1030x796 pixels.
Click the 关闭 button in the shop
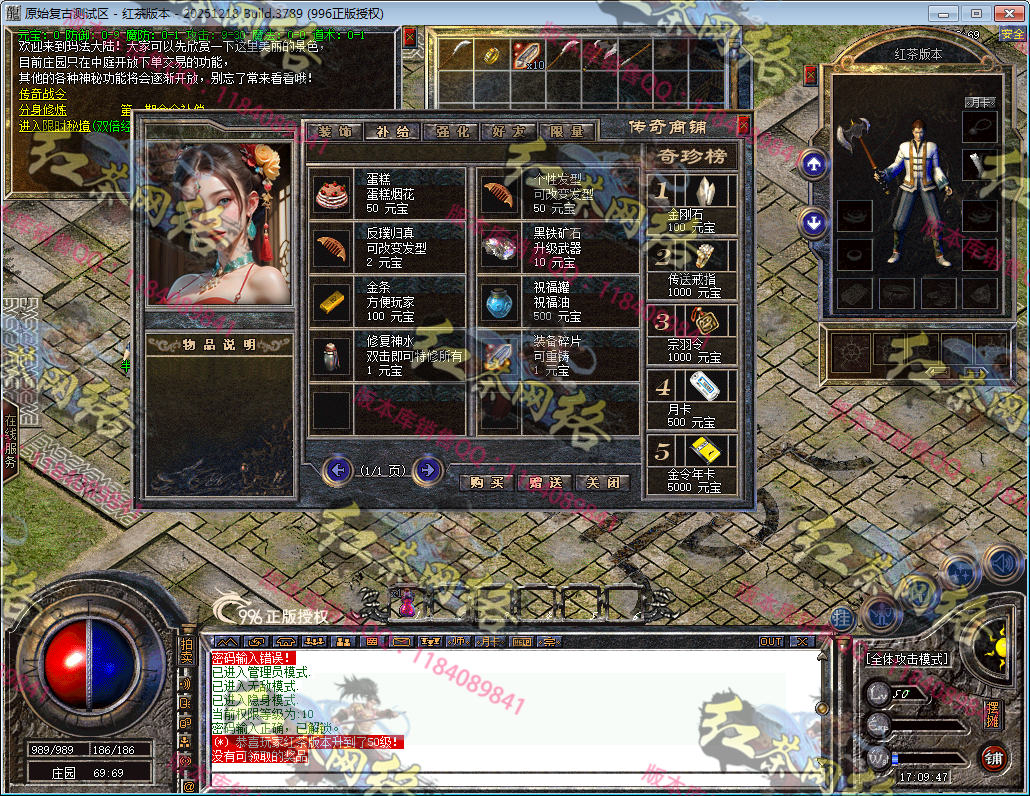[604, 482]
